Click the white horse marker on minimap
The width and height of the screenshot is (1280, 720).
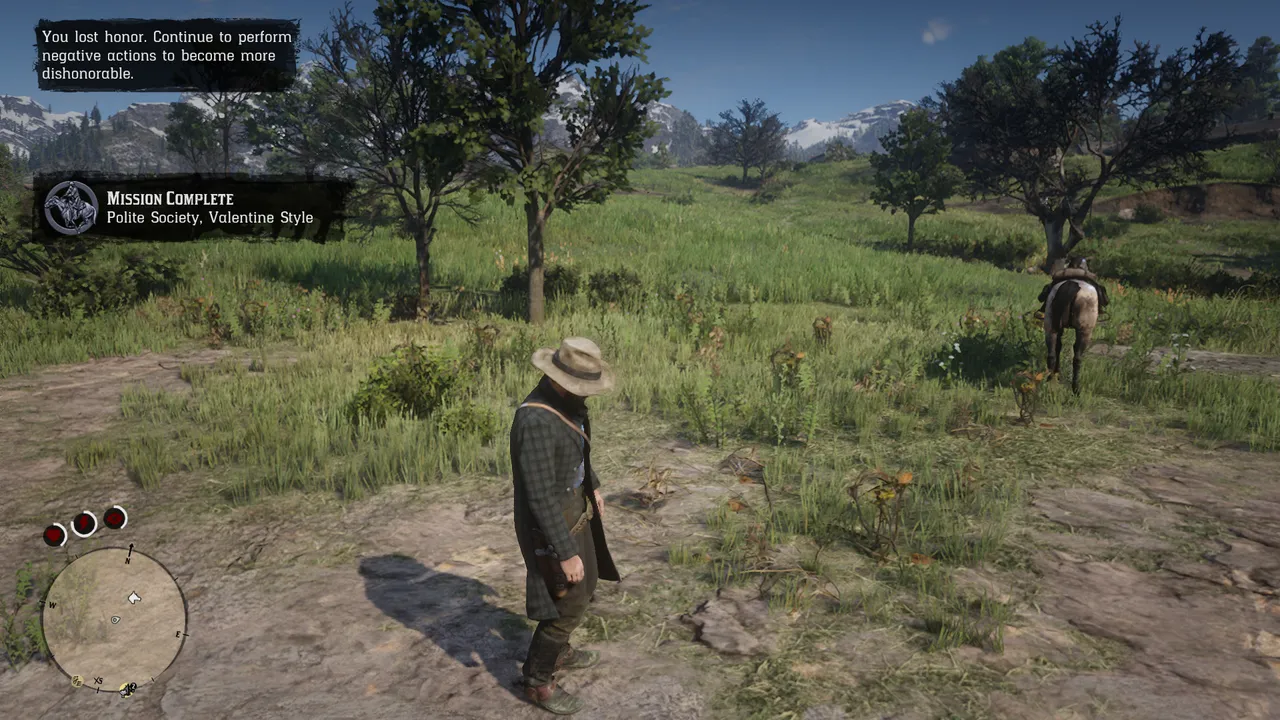134,598
